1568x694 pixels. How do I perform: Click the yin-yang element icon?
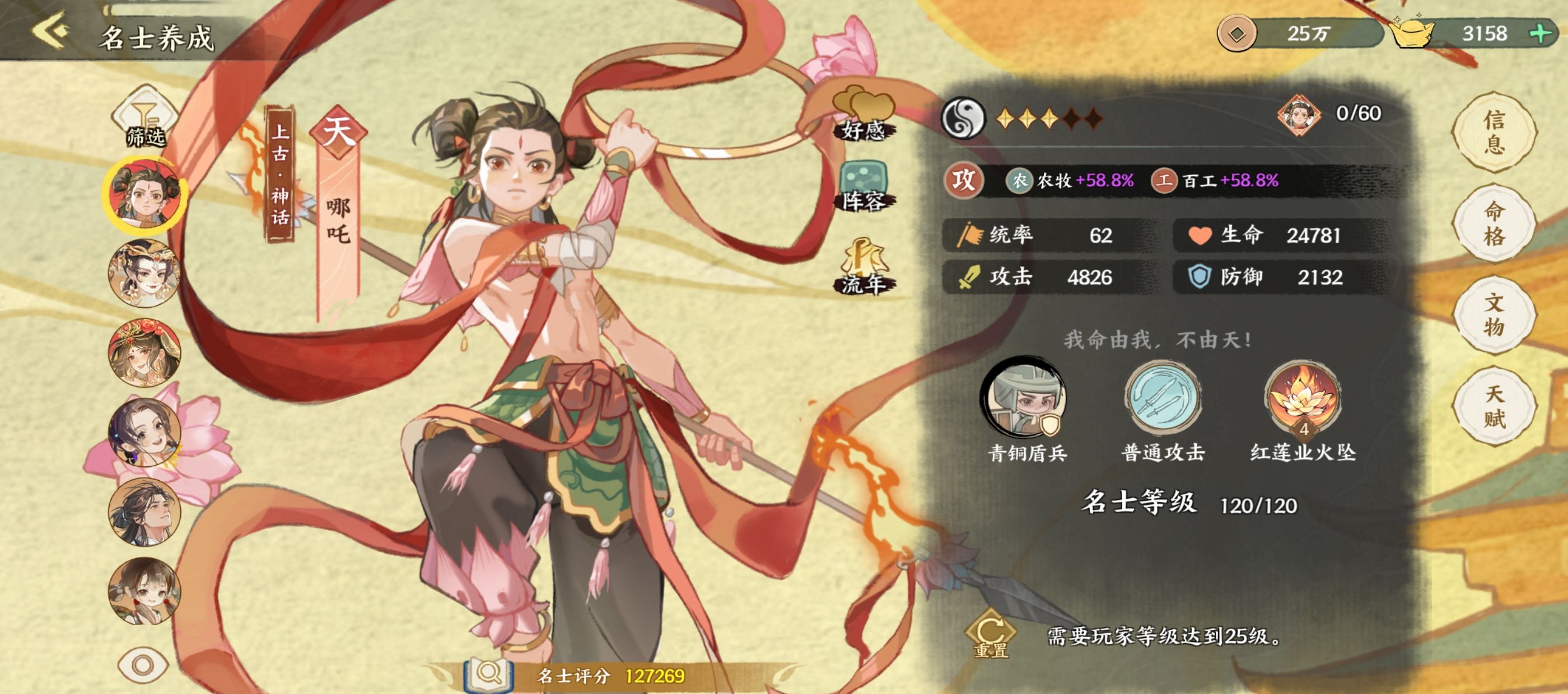point(965,116)
